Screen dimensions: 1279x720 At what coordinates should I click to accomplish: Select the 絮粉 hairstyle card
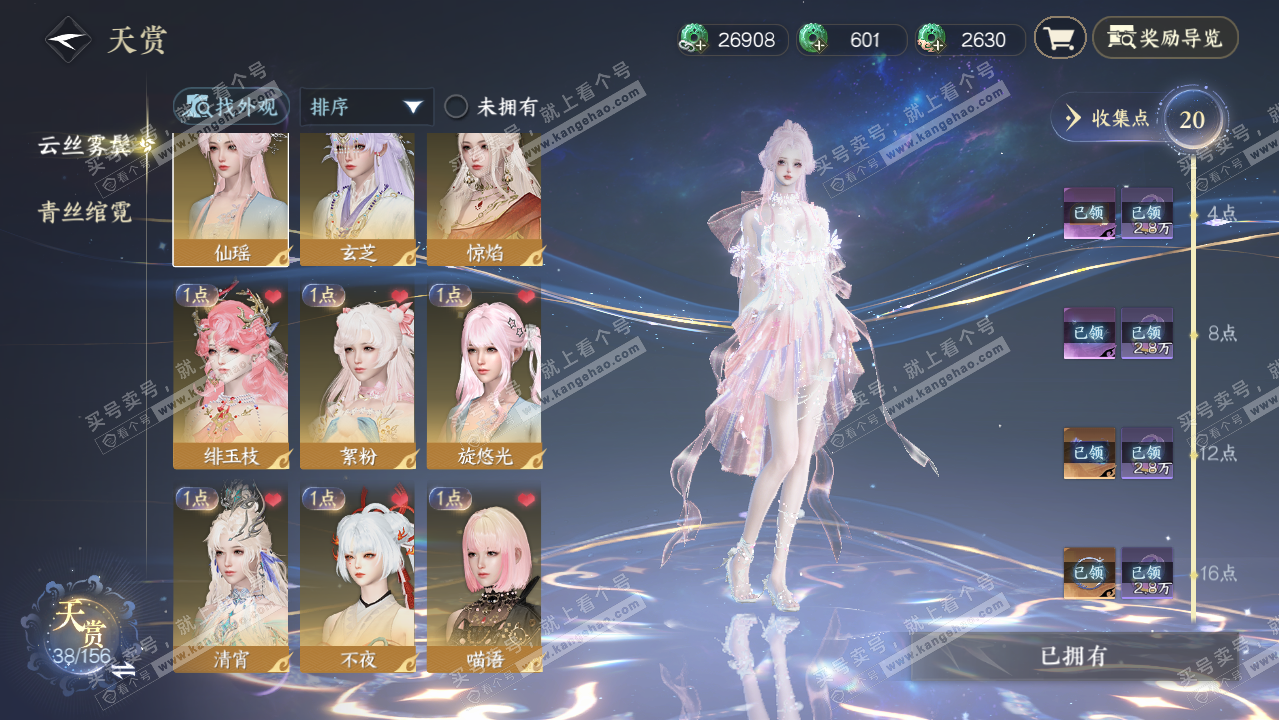[x=357, y=377]
